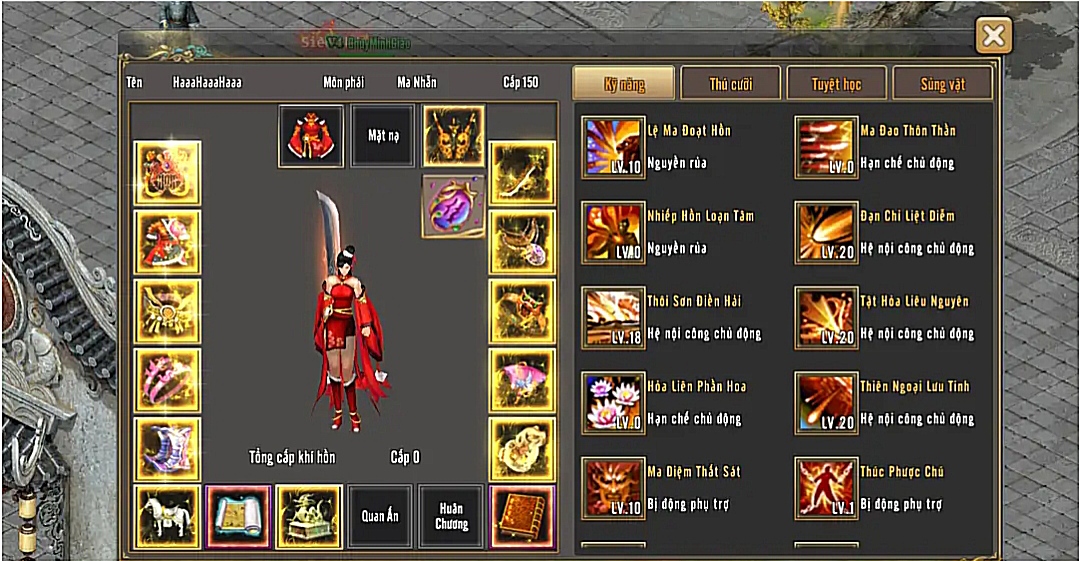This screenshot has height=561, width=1080.
Task: Show the Sủng vật tab
Action: coord(942,84)
